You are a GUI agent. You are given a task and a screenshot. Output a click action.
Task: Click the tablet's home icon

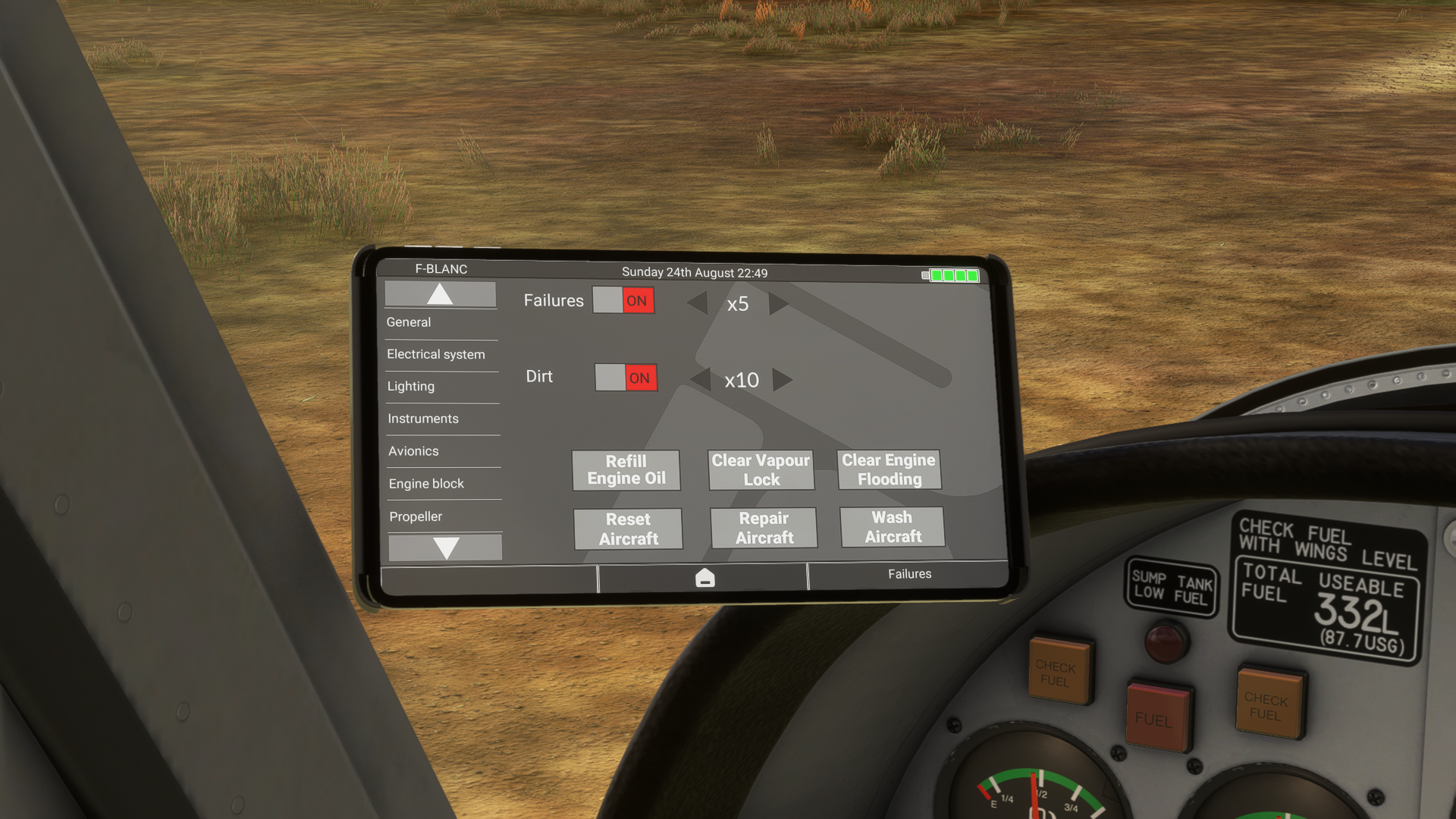click(704, 578)
